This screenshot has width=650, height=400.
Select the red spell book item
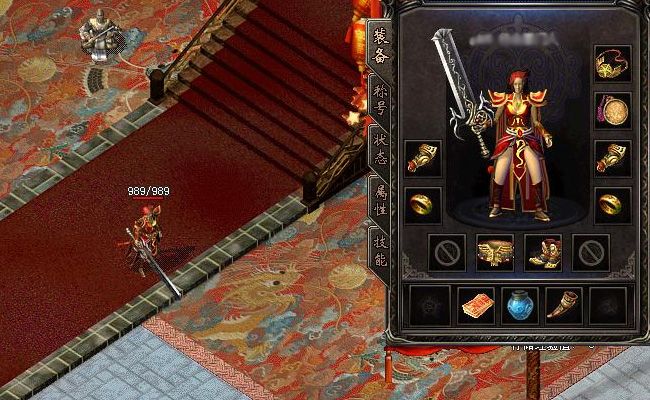pos(476,305)
